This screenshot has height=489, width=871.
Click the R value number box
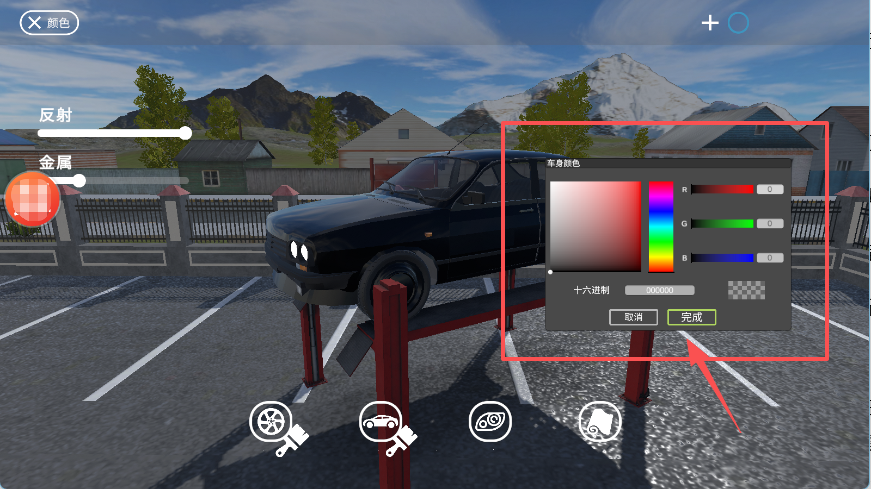tap(769, 189)
